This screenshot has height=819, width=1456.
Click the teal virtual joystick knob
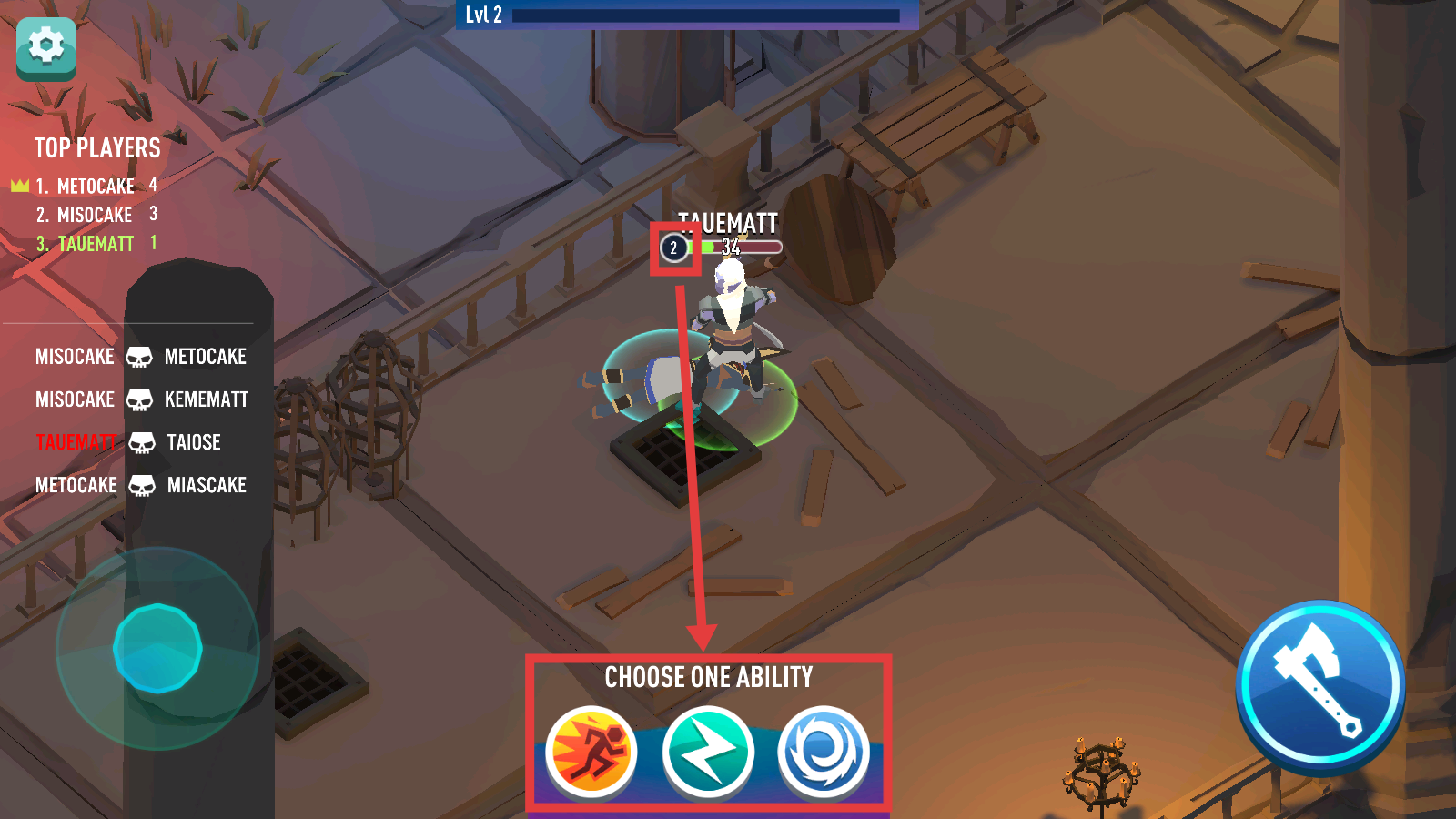click(x=157, y=648)
